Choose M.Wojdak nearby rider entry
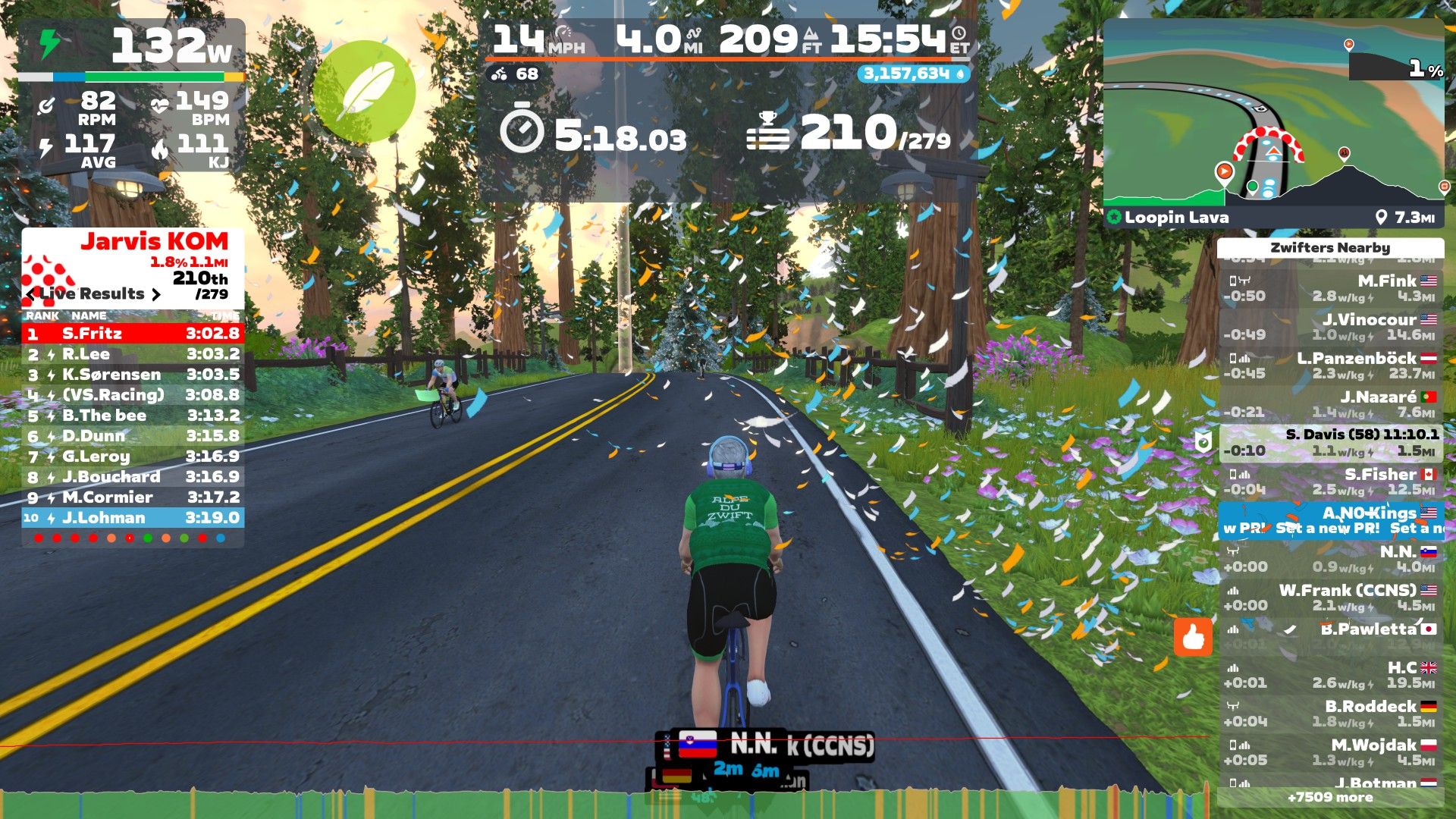Viewport: 1456px width, 819px height. point(1331,752)
